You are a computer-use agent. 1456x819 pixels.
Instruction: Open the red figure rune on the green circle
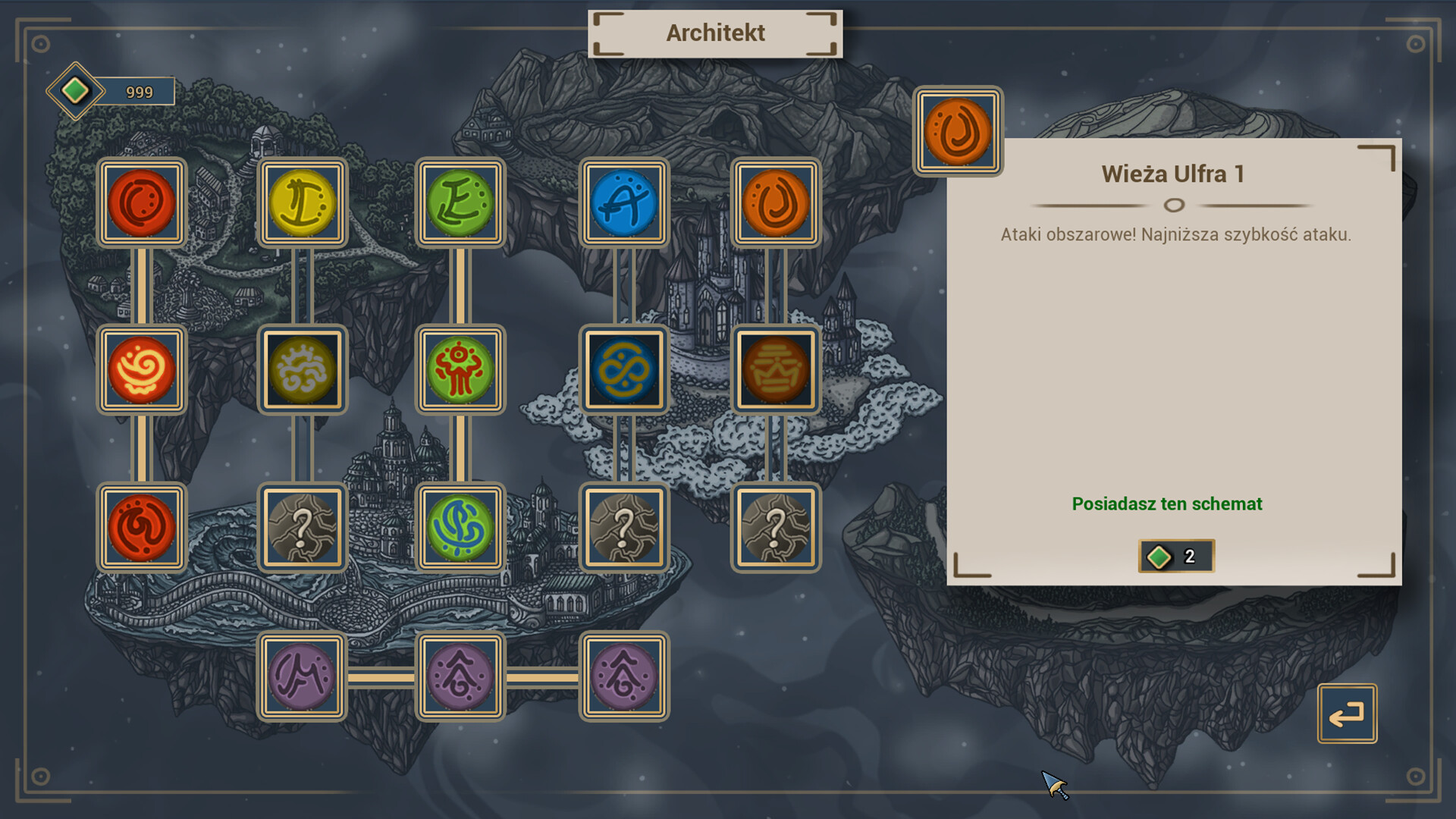tap(460, 372)
